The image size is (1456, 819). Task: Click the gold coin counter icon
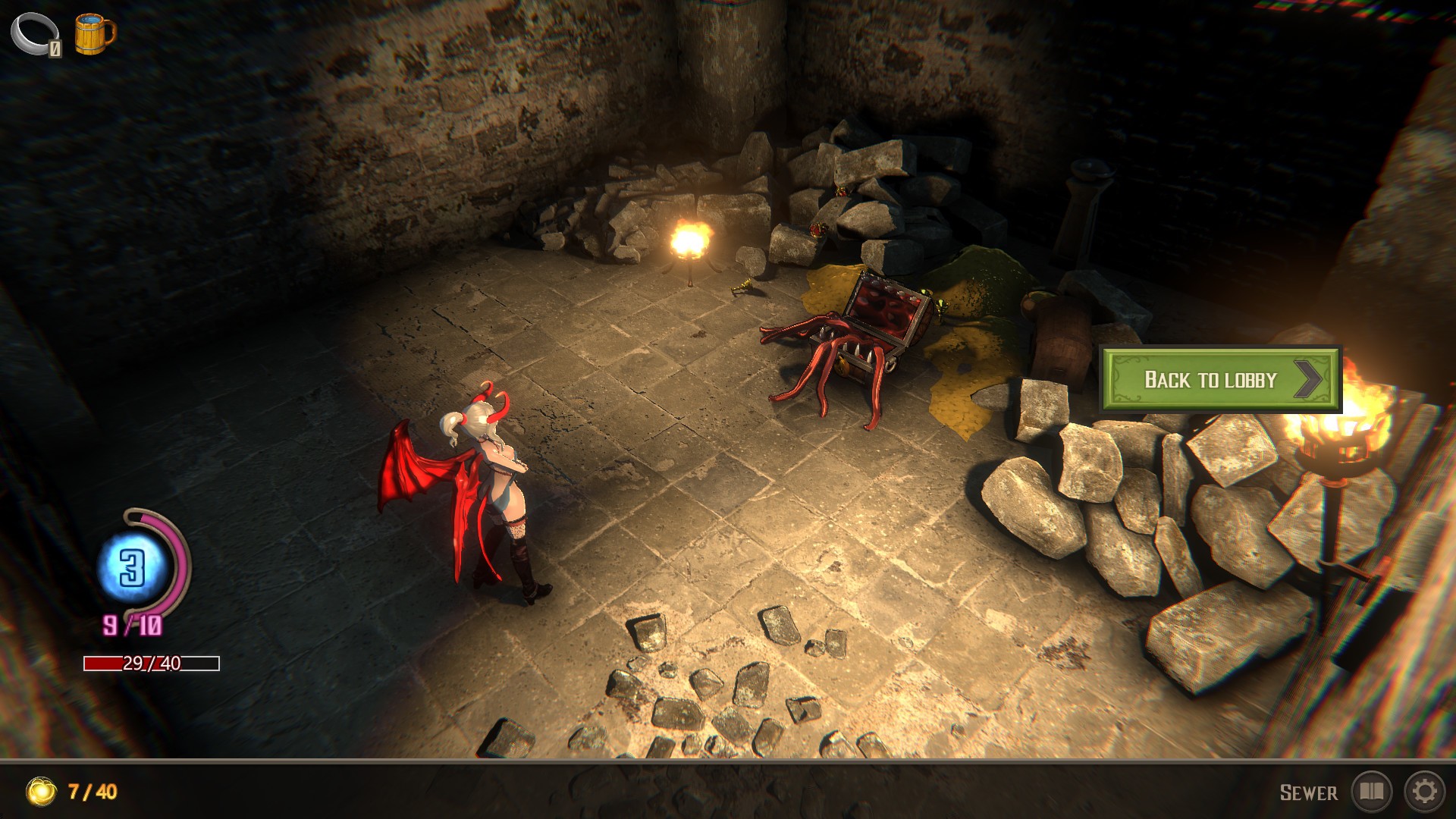coord(42,792)
